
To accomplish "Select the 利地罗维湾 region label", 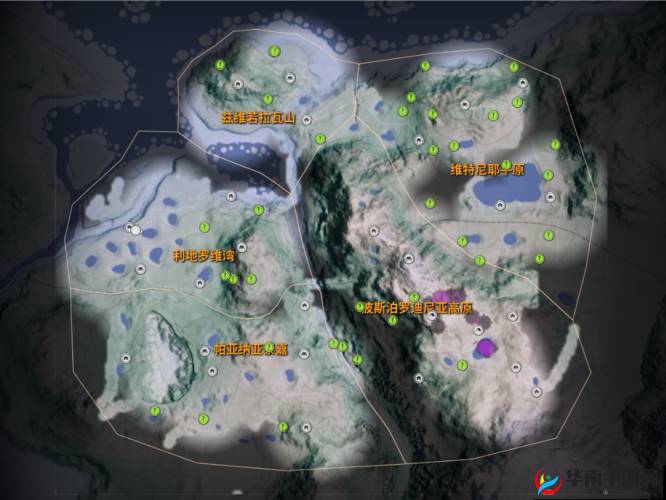I will 205,255.
